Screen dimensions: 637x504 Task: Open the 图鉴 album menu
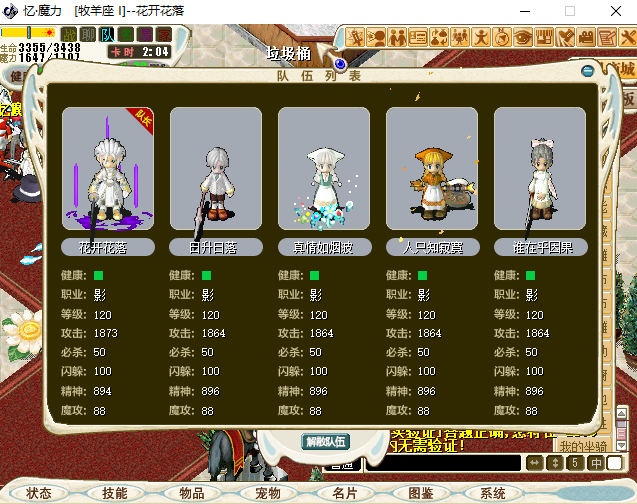420,493
